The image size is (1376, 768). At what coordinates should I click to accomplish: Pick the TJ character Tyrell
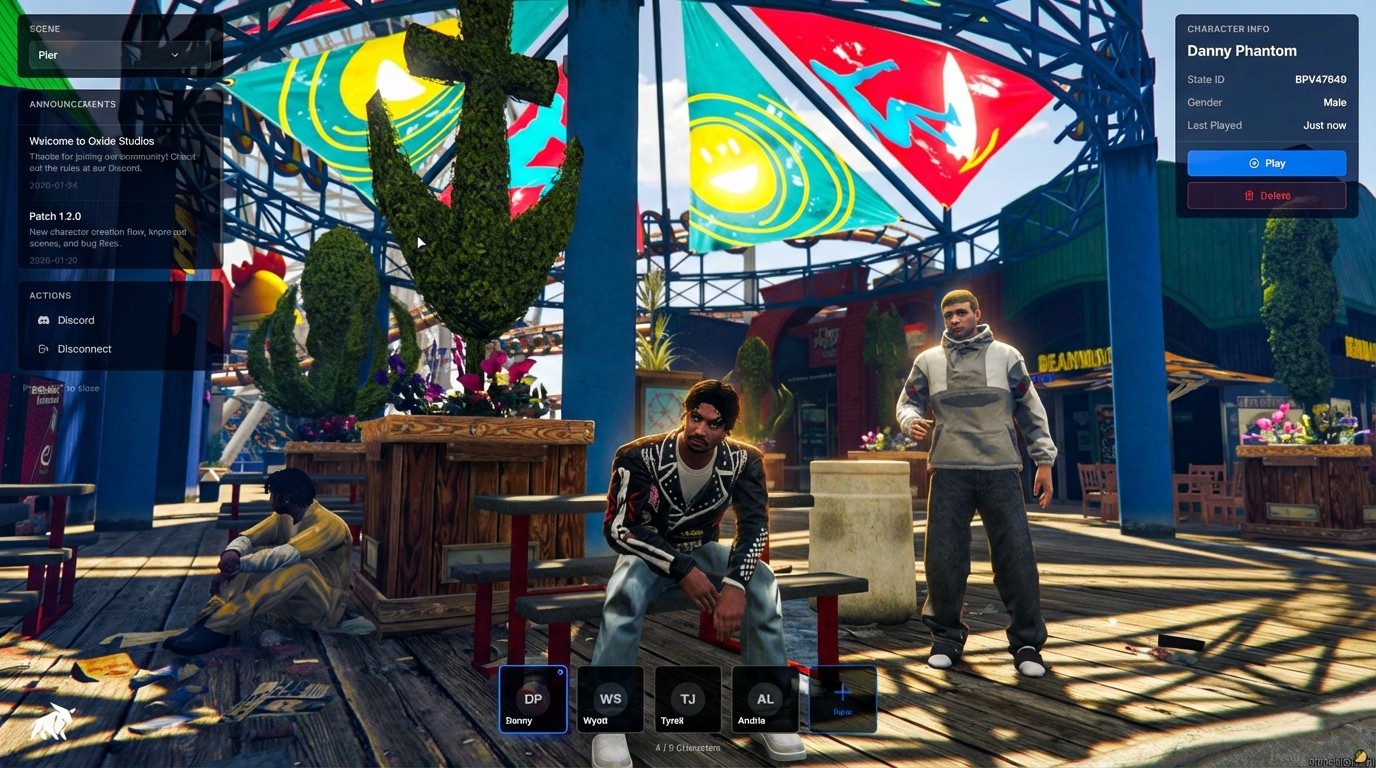pos(688,700)
